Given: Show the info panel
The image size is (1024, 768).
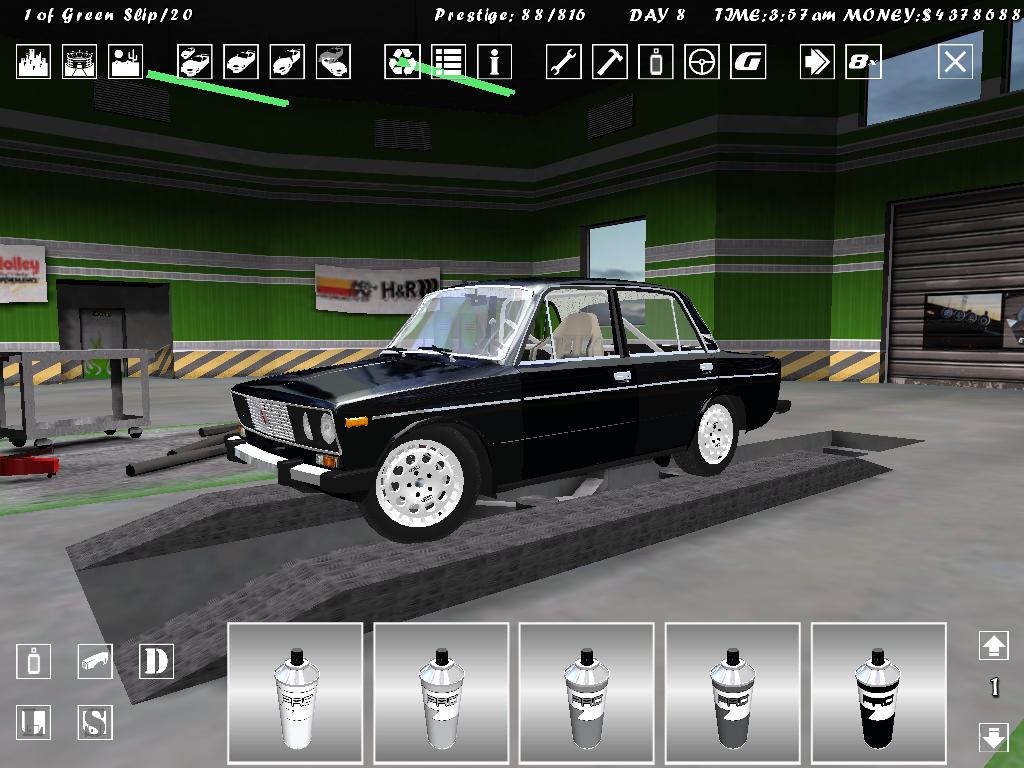Looking at the screenshot, I should 494,62.
